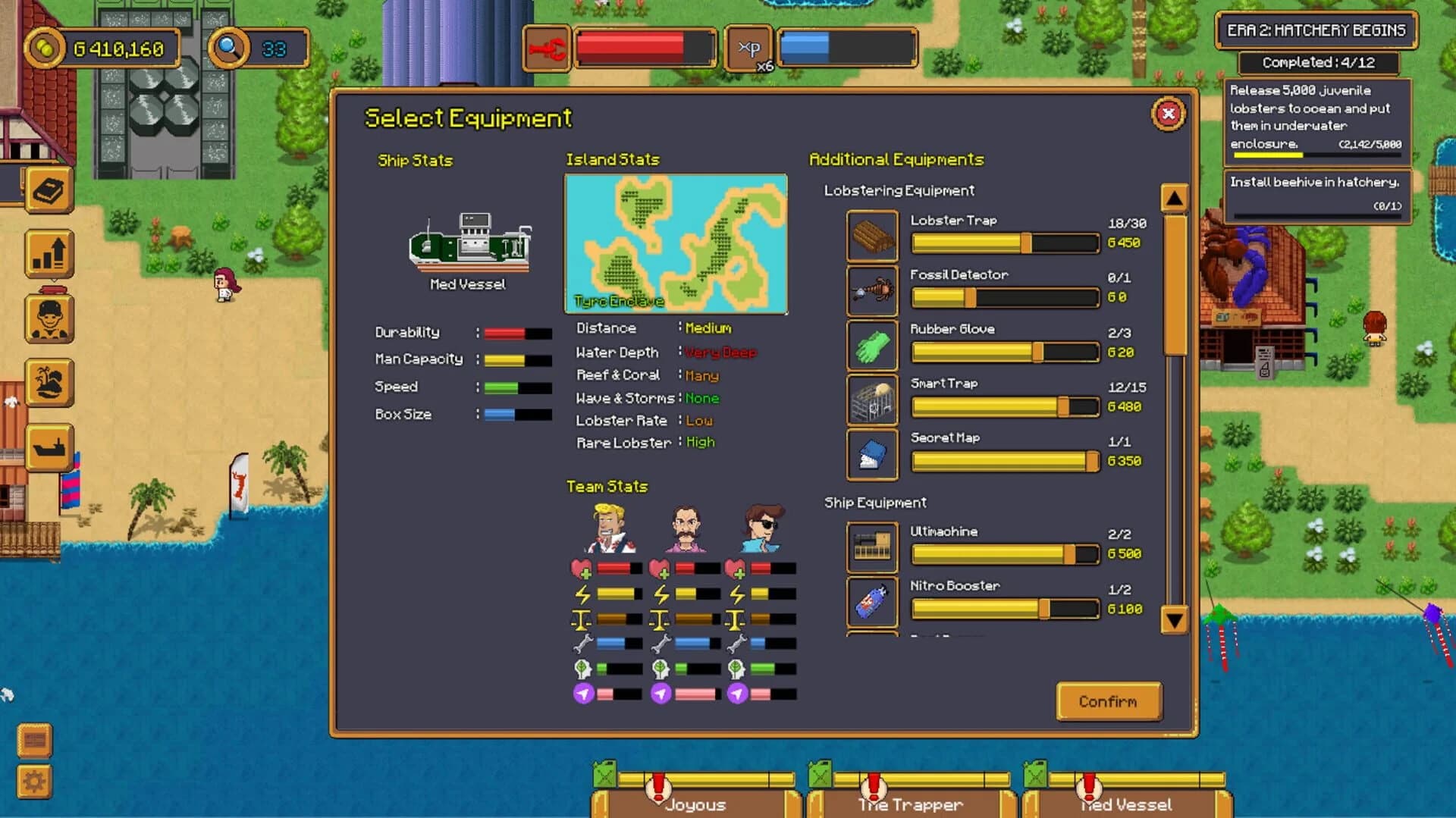The width and height of the screenshot is (1456, 818).
Task: Click the ship icon in the left sidebar
Action: (49, 447)
